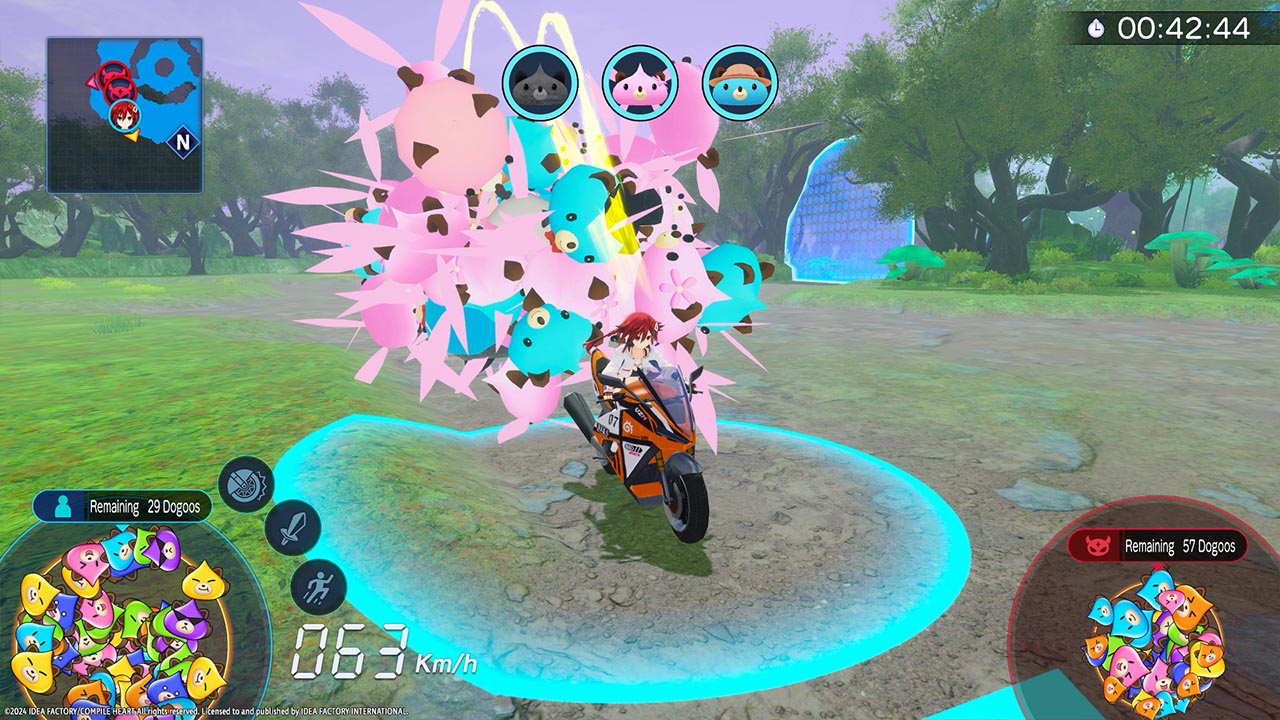Choose the blue Dogoo with straw hat
Image resolution: width=1280 pixels, height=720 pixels.
point(740,83)
